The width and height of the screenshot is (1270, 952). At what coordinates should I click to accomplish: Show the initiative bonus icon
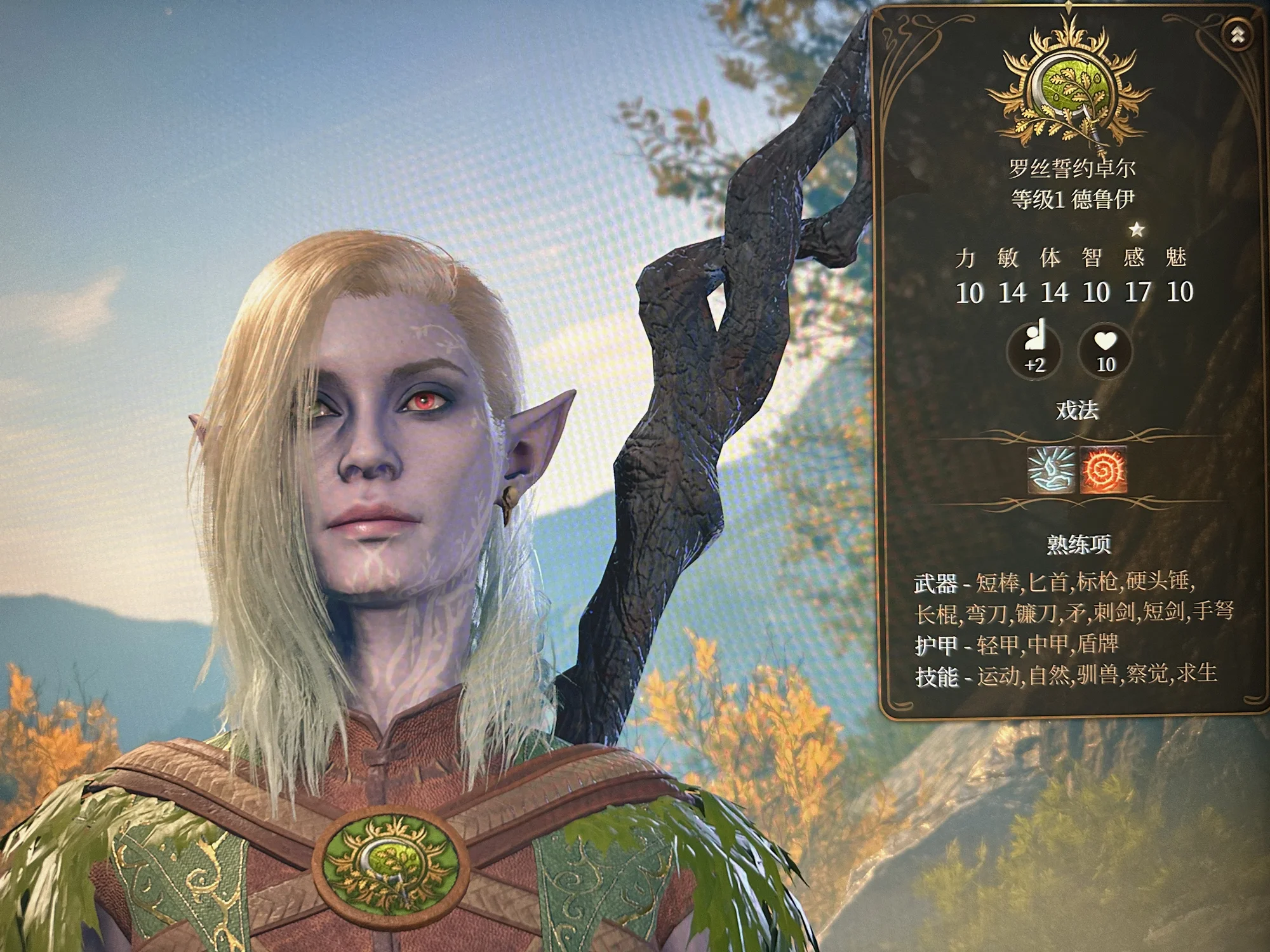pyautogui.click(x=1034, y=351)
